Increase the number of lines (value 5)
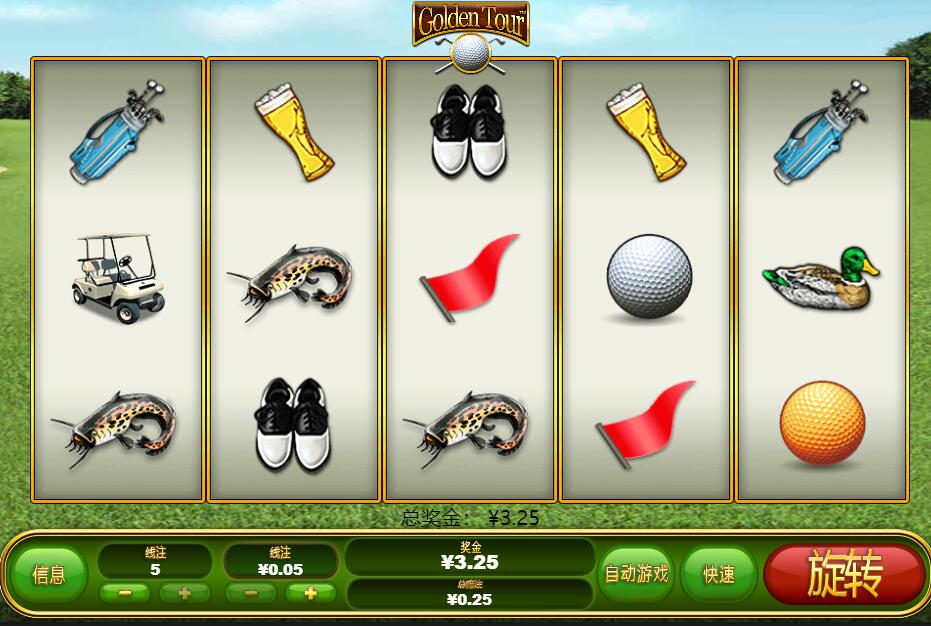Viewport: 931px width, 626px height. click(x=184, y=592)
